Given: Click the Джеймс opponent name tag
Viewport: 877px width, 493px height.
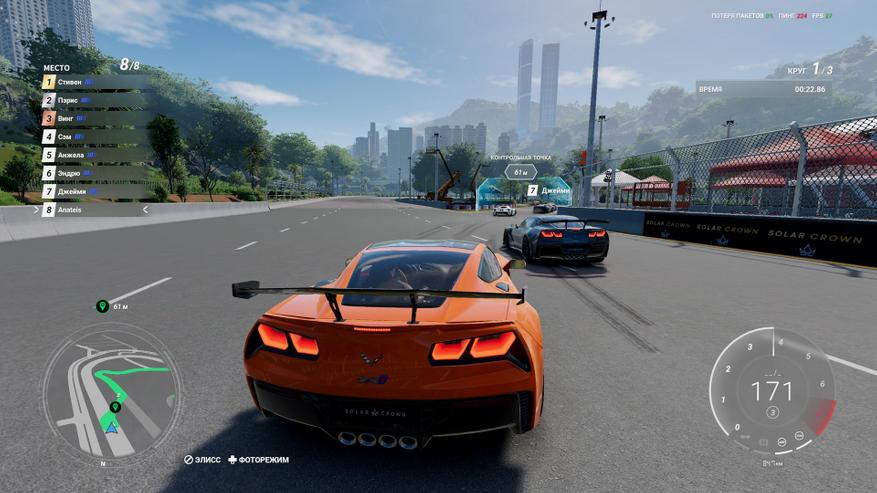Looking at the screenshot, I should pos(549,189).
